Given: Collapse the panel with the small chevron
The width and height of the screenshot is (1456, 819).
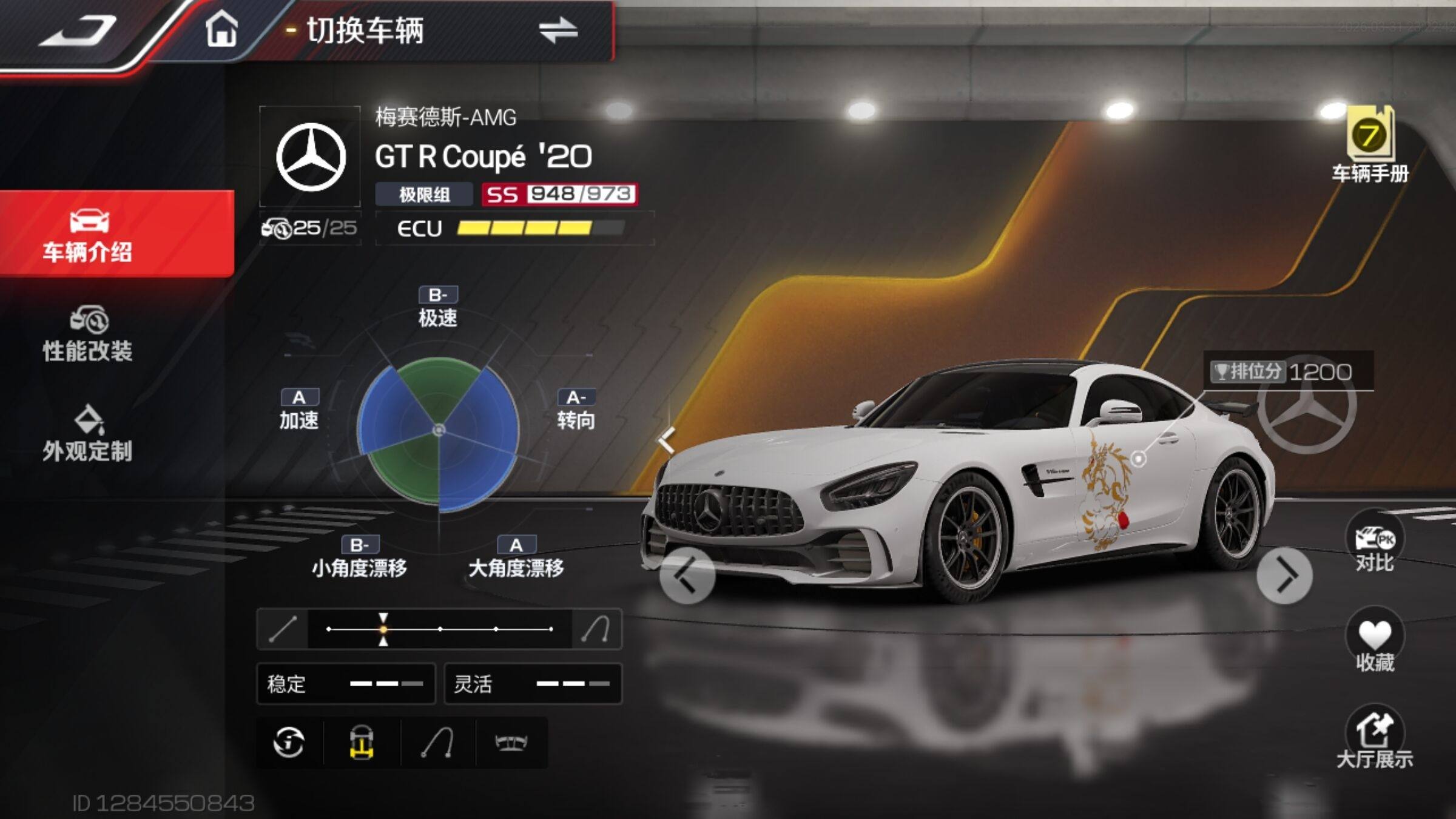Looking at the screenshot, I should [x=667, y=439].
